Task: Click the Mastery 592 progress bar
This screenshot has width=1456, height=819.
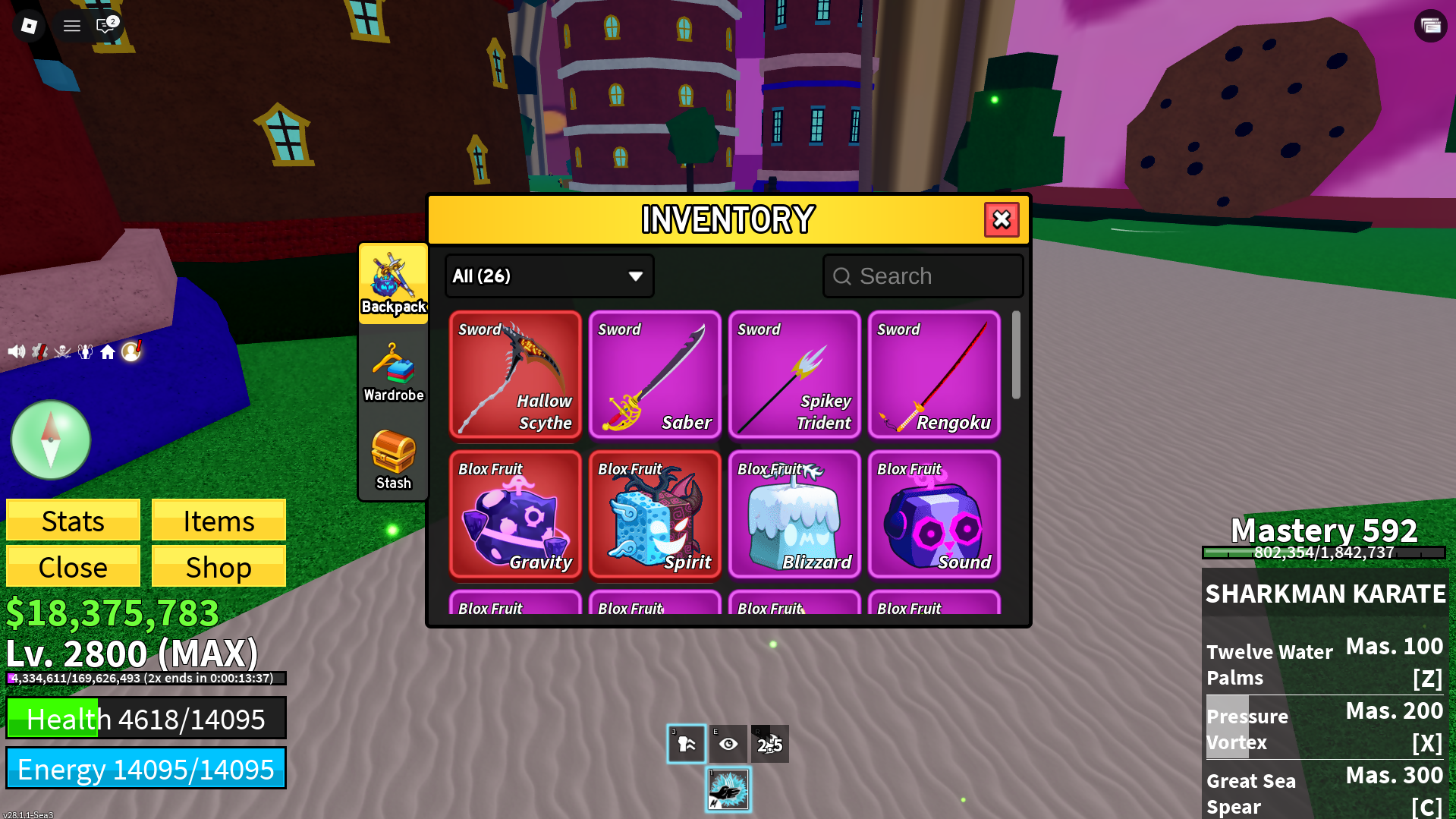Action: 1323,553
